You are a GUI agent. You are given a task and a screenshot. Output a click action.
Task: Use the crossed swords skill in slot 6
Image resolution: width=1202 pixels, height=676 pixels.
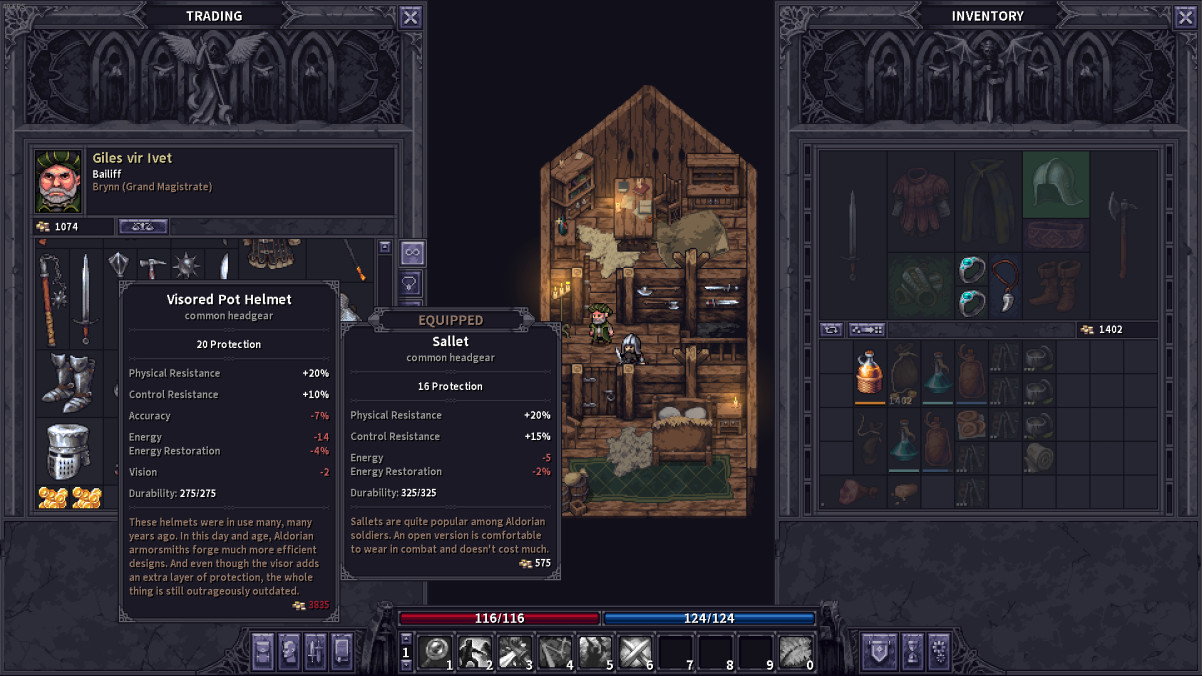[x=636, y=652]
